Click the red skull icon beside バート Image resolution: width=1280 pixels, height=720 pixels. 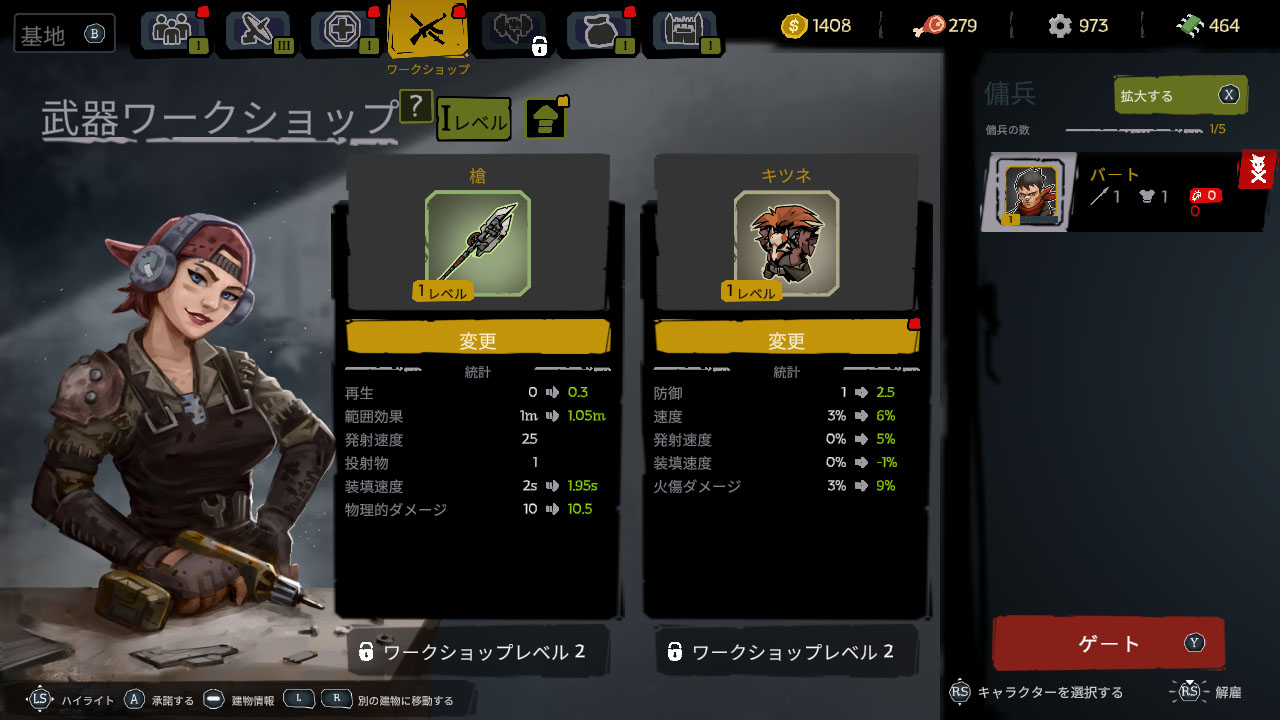coord(1258,170)
